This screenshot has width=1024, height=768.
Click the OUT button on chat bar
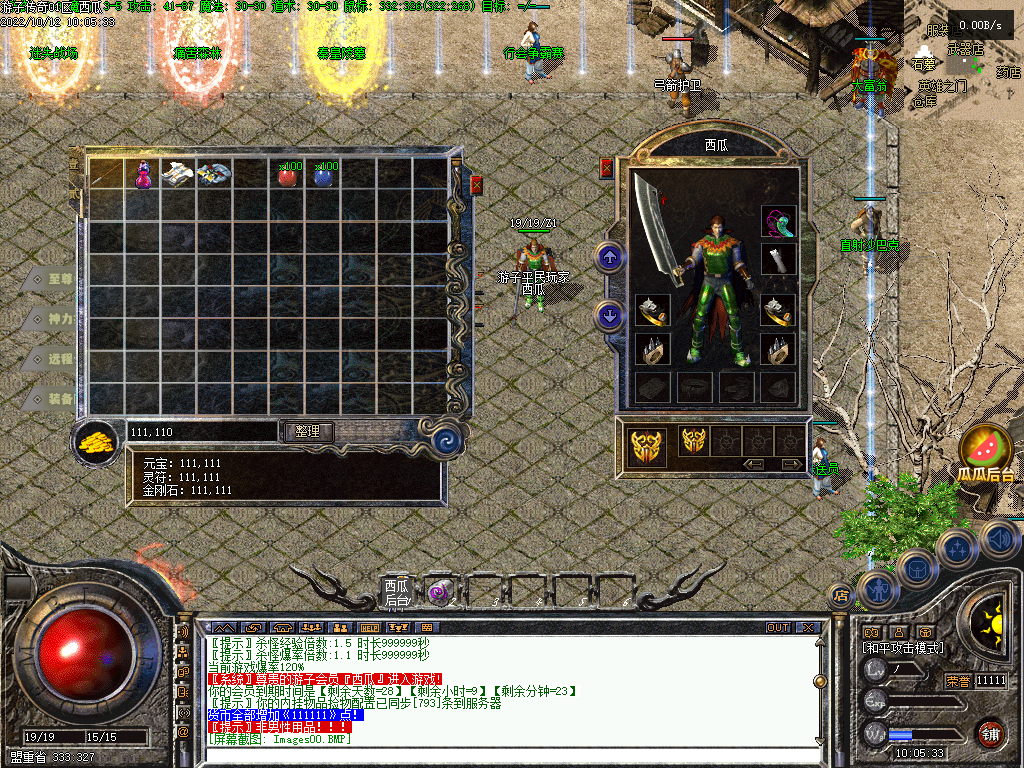pyautogui.click(x=777, y=628)
